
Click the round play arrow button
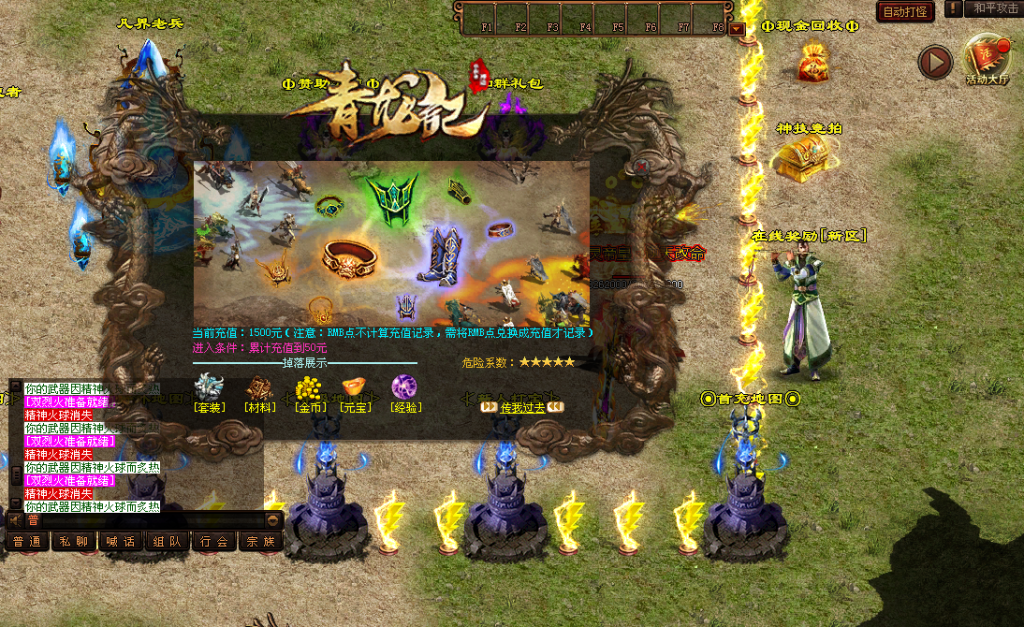[x=935, y=63]
